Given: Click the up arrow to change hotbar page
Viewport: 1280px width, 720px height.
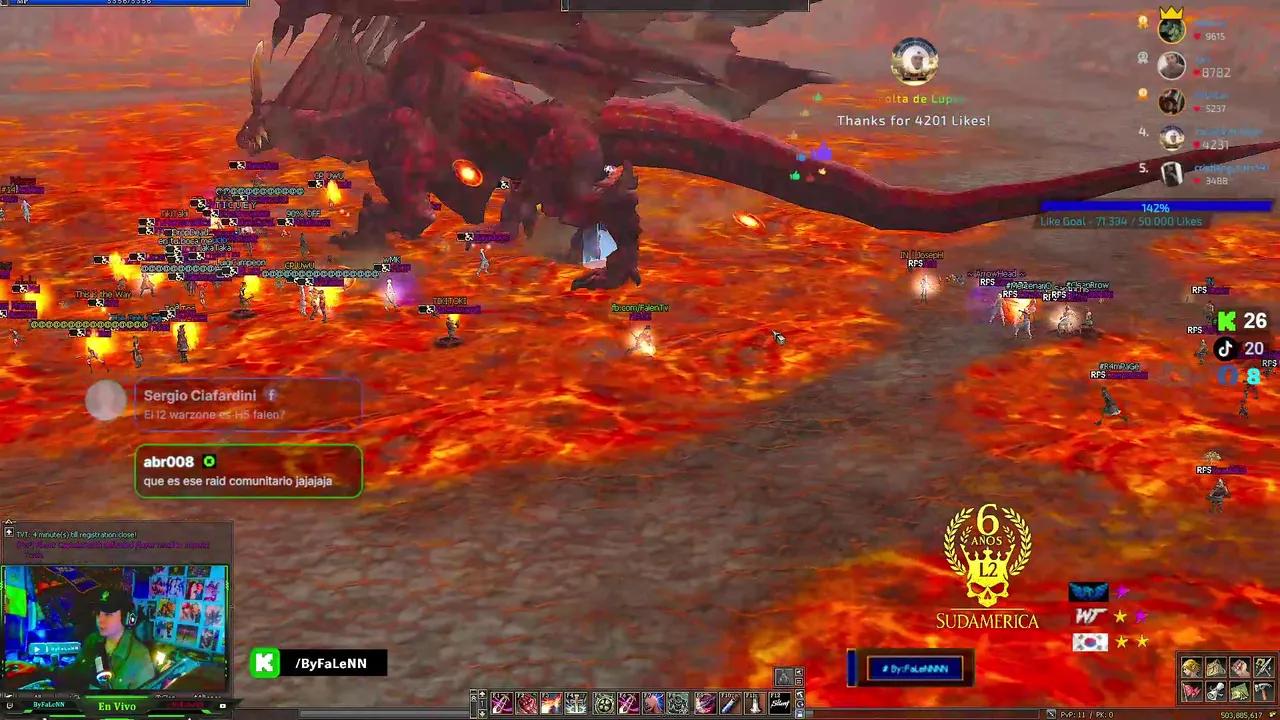Looking at the screenshot, I should [x=482, y=694].
